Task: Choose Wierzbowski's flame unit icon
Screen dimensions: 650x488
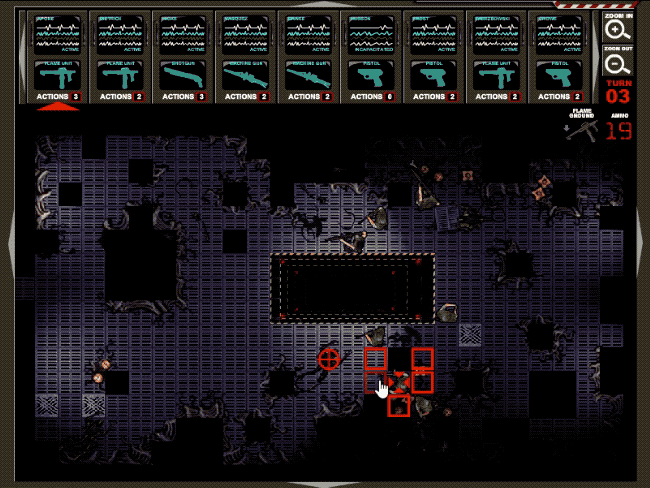Action: click(496, 75)
